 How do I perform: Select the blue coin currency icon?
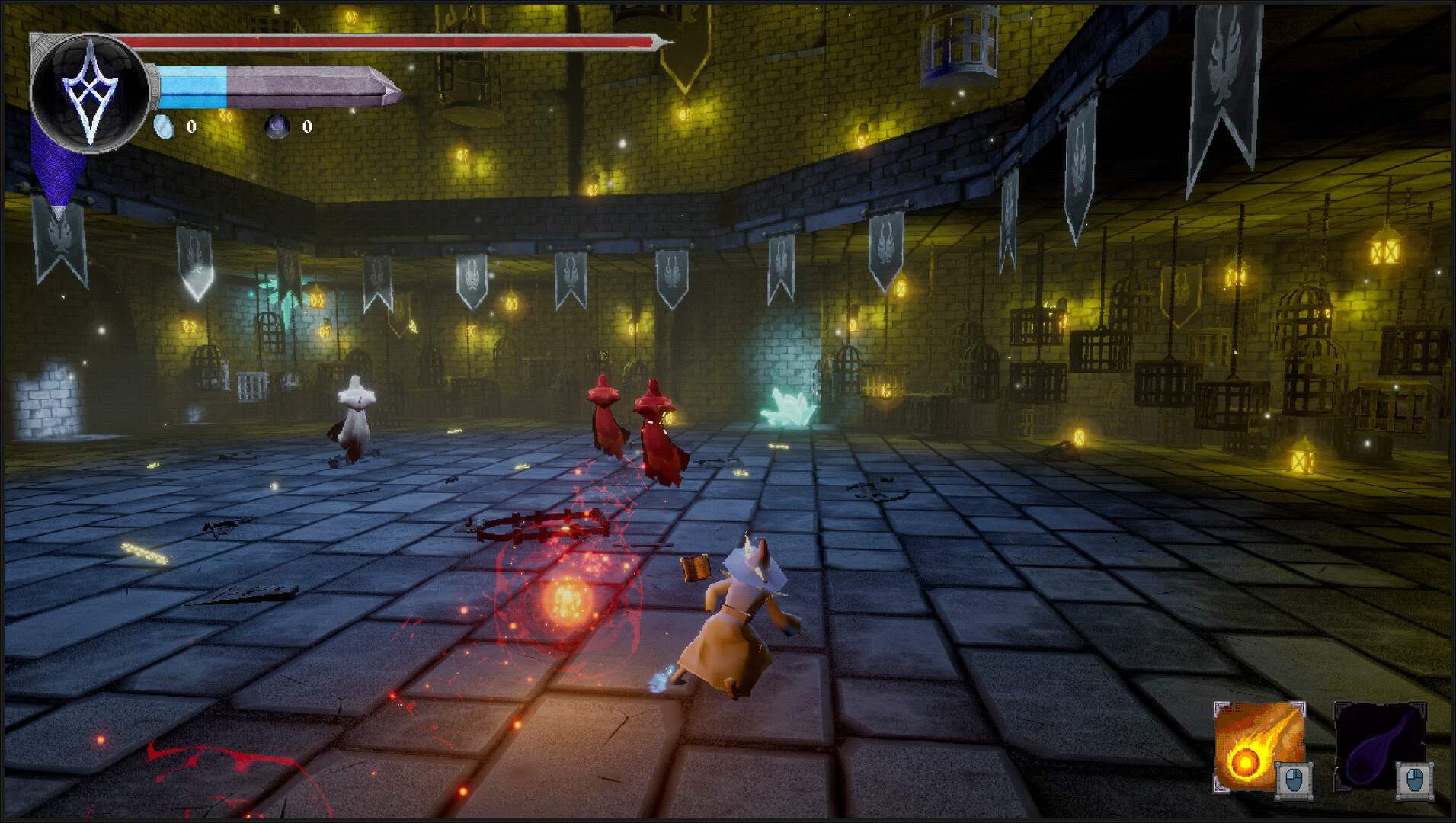tap(165, 126)
